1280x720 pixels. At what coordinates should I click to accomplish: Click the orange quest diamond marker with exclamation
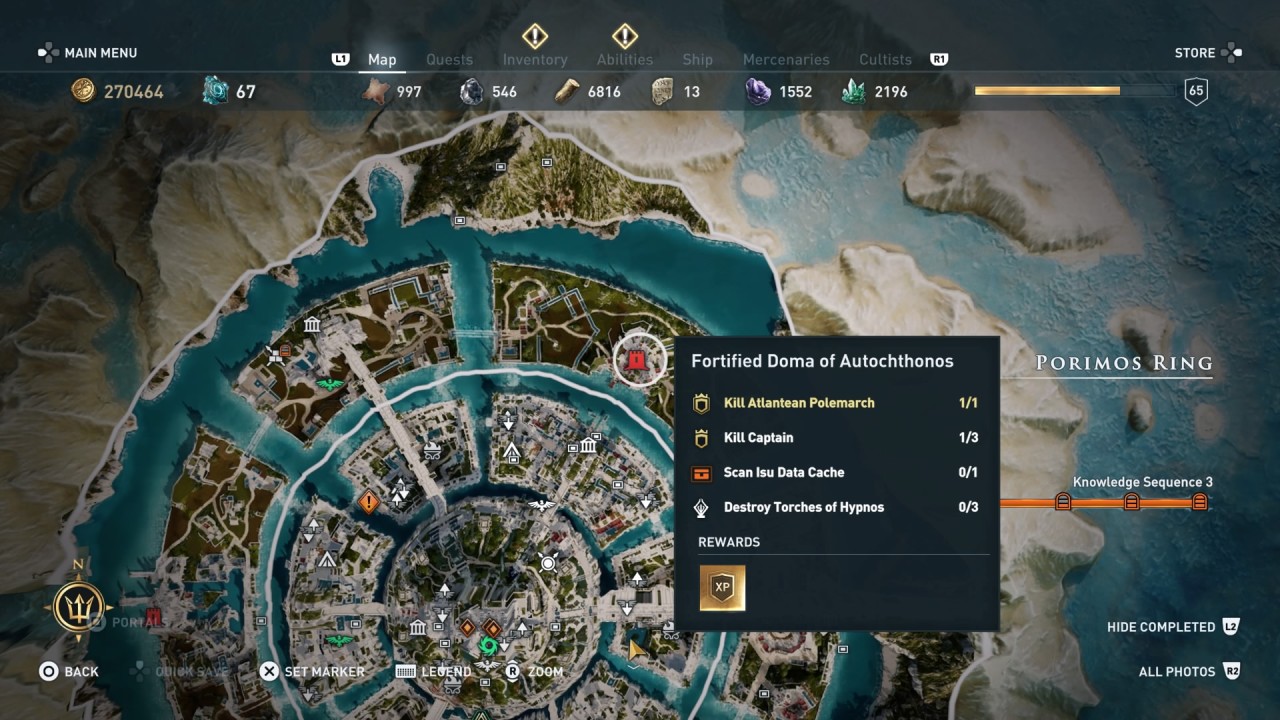tap(369, 501)
